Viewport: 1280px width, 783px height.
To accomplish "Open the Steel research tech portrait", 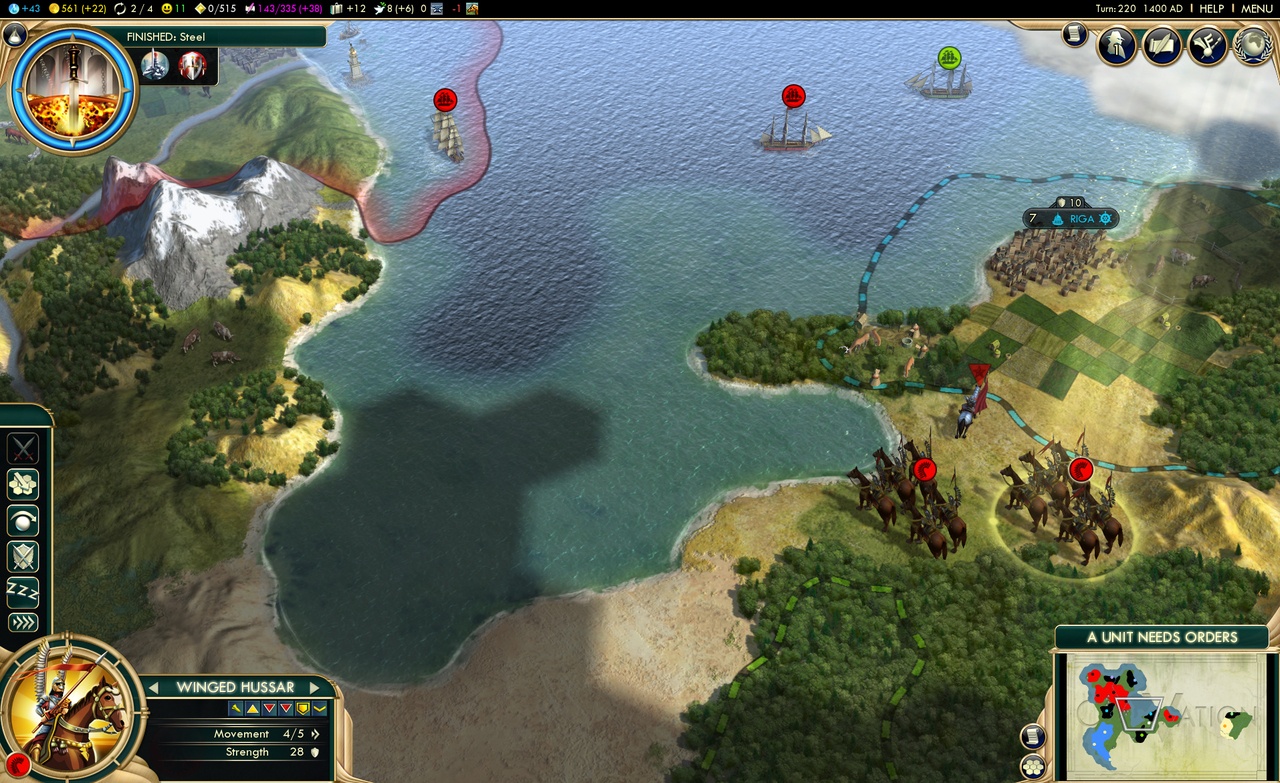I will pyautogui.click(x=72, y=87).
